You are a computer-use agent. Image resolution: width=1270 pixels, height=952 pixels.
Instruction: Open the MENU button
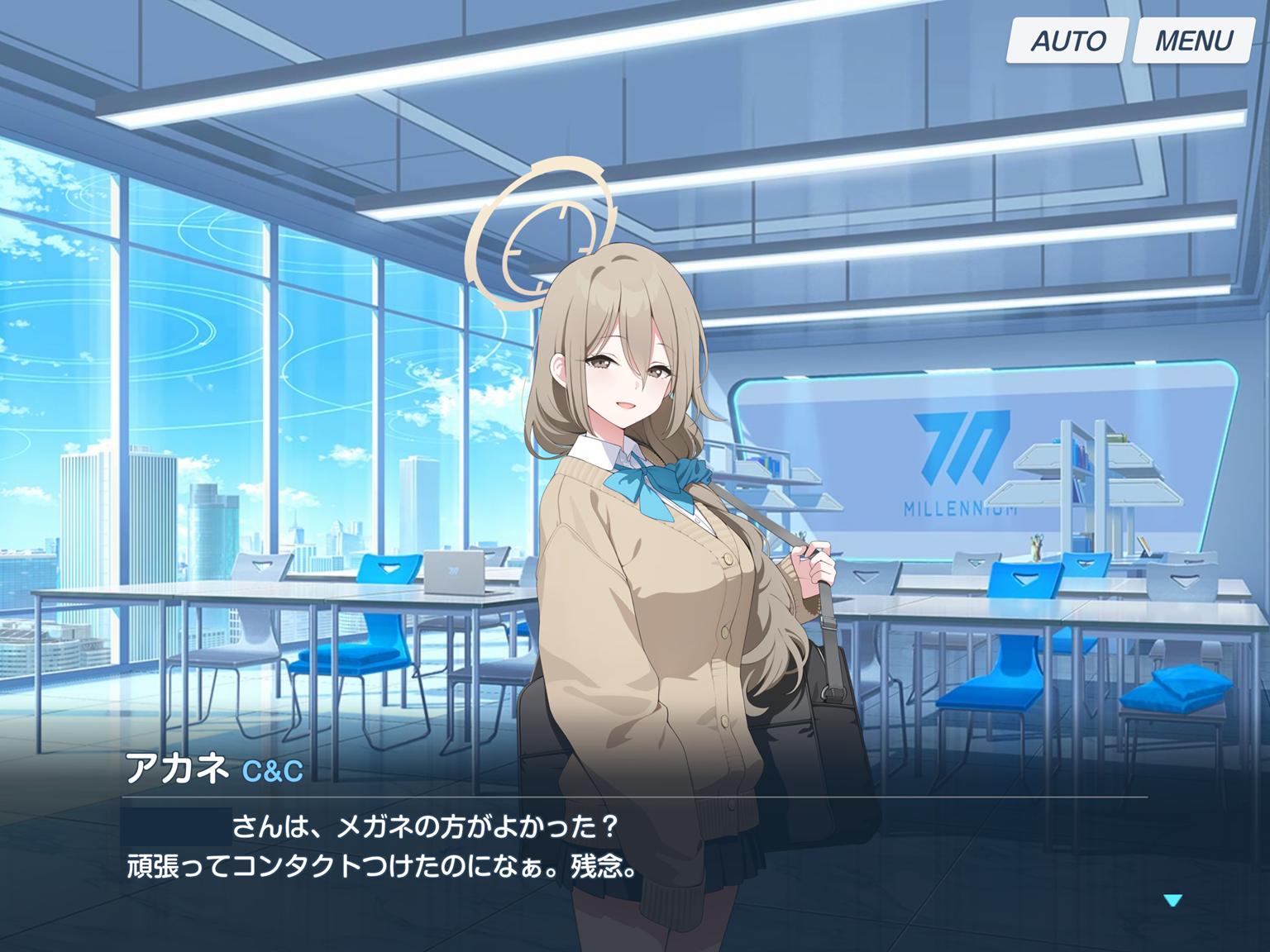[x=1192, y=40]
